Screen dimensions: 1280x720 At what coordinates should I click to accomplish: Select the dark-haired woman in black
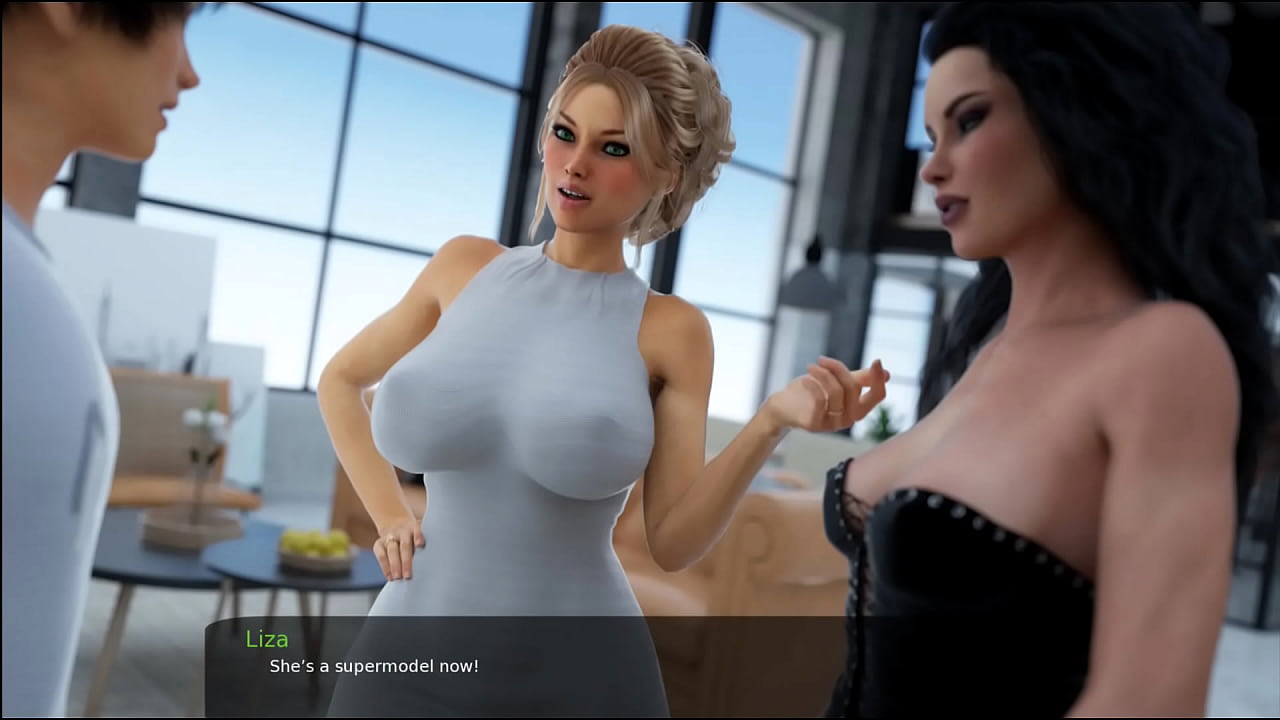coord(1000,400)
